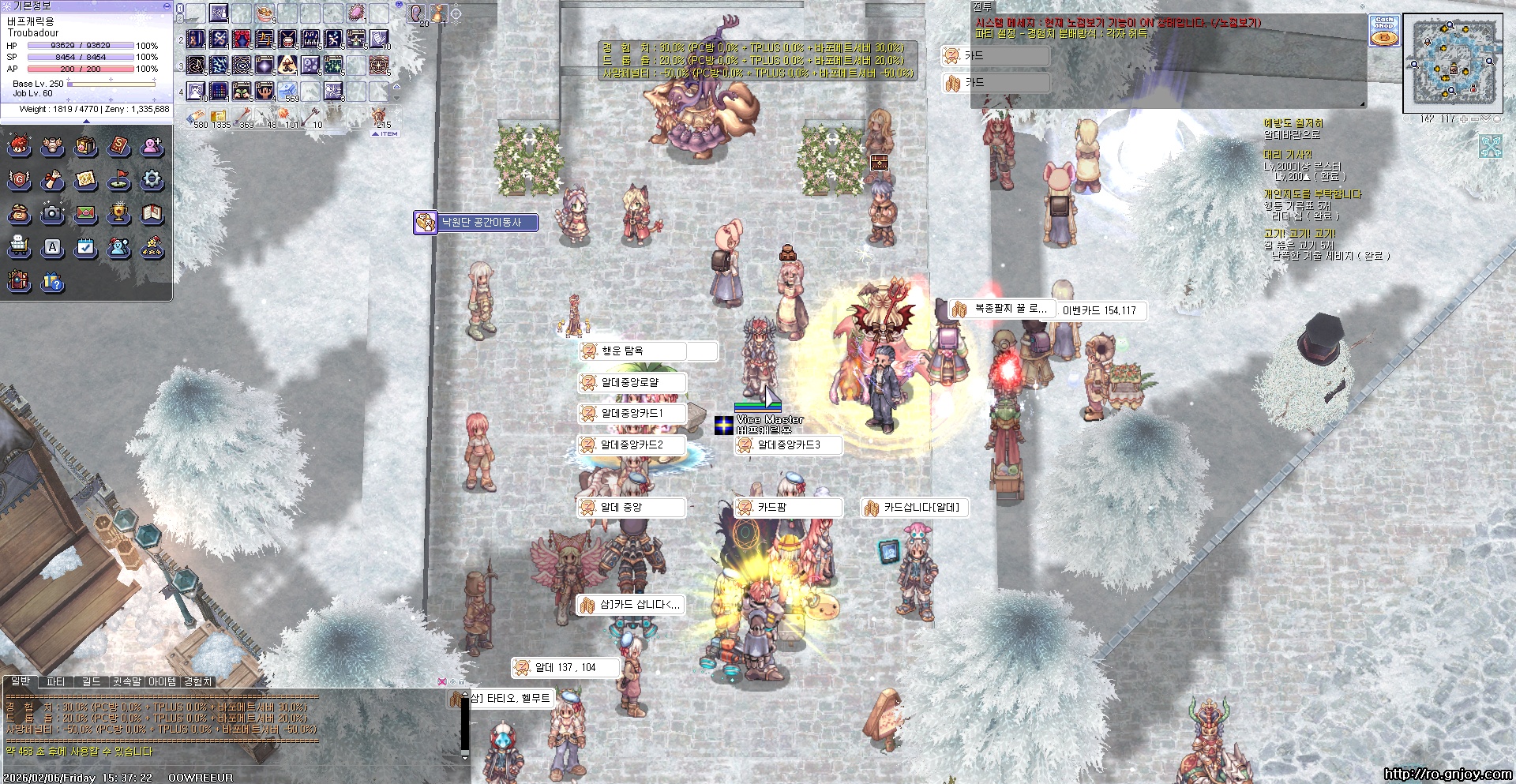1516x784 pixels.
Task: Open the shopping cart menu icon
Action: point(19,247)
